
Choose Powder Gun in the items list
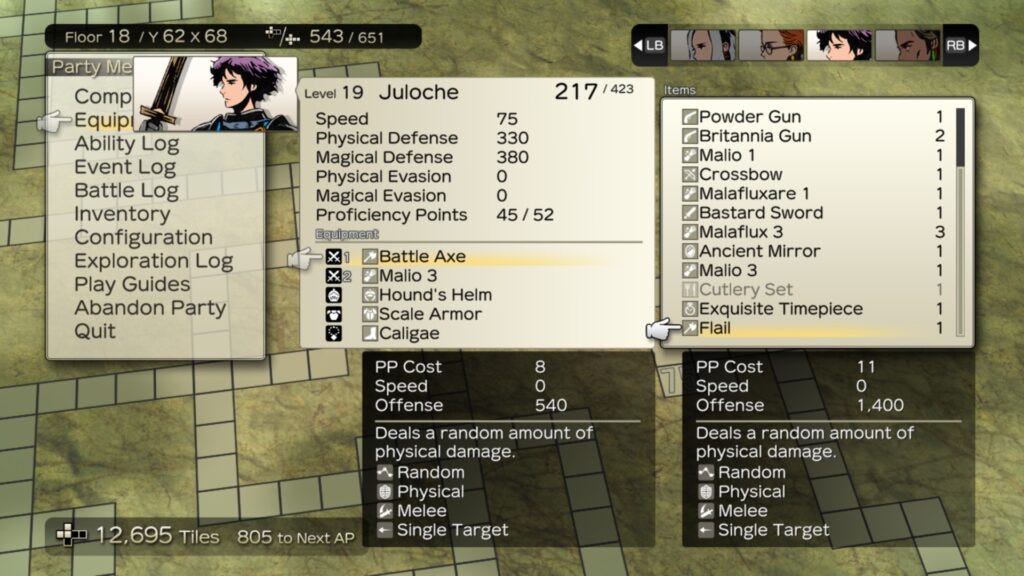coord(750,117)
